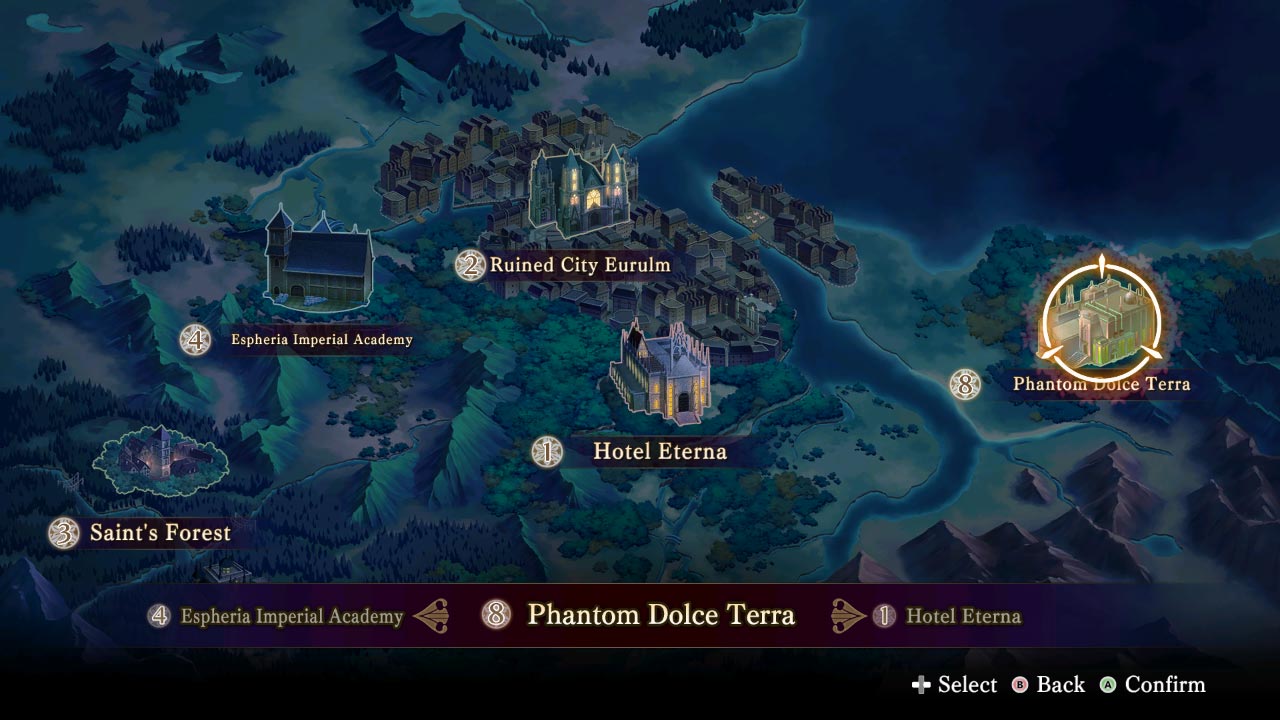Screen dimensions: 1280x720
Task: Click the plus directional-pad Select icon
Action: tap(923, 685)
